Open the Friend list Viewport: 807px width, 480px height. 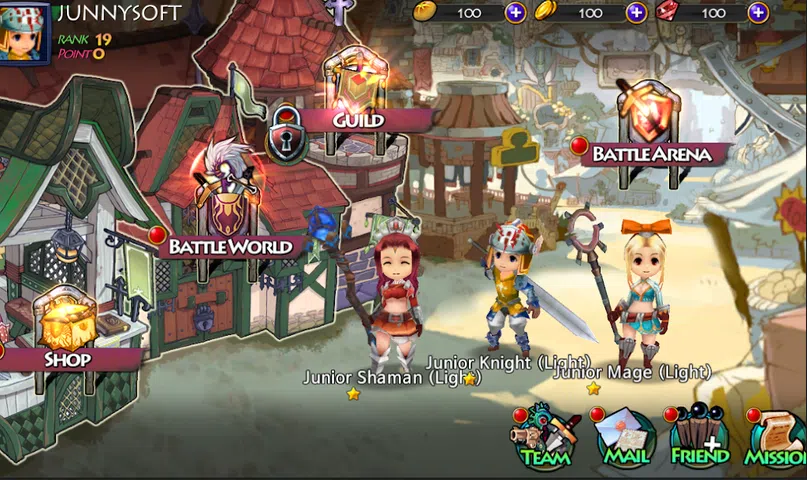699,440
